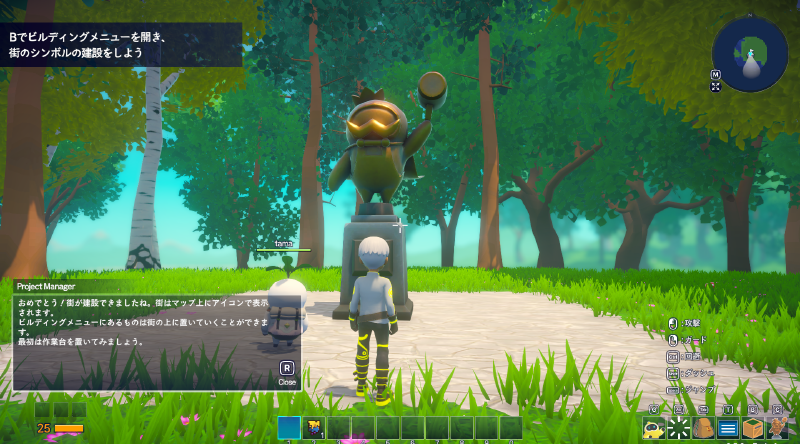Open the building menu crate icon
Viewport: 800px width, 444px height.
753,429
